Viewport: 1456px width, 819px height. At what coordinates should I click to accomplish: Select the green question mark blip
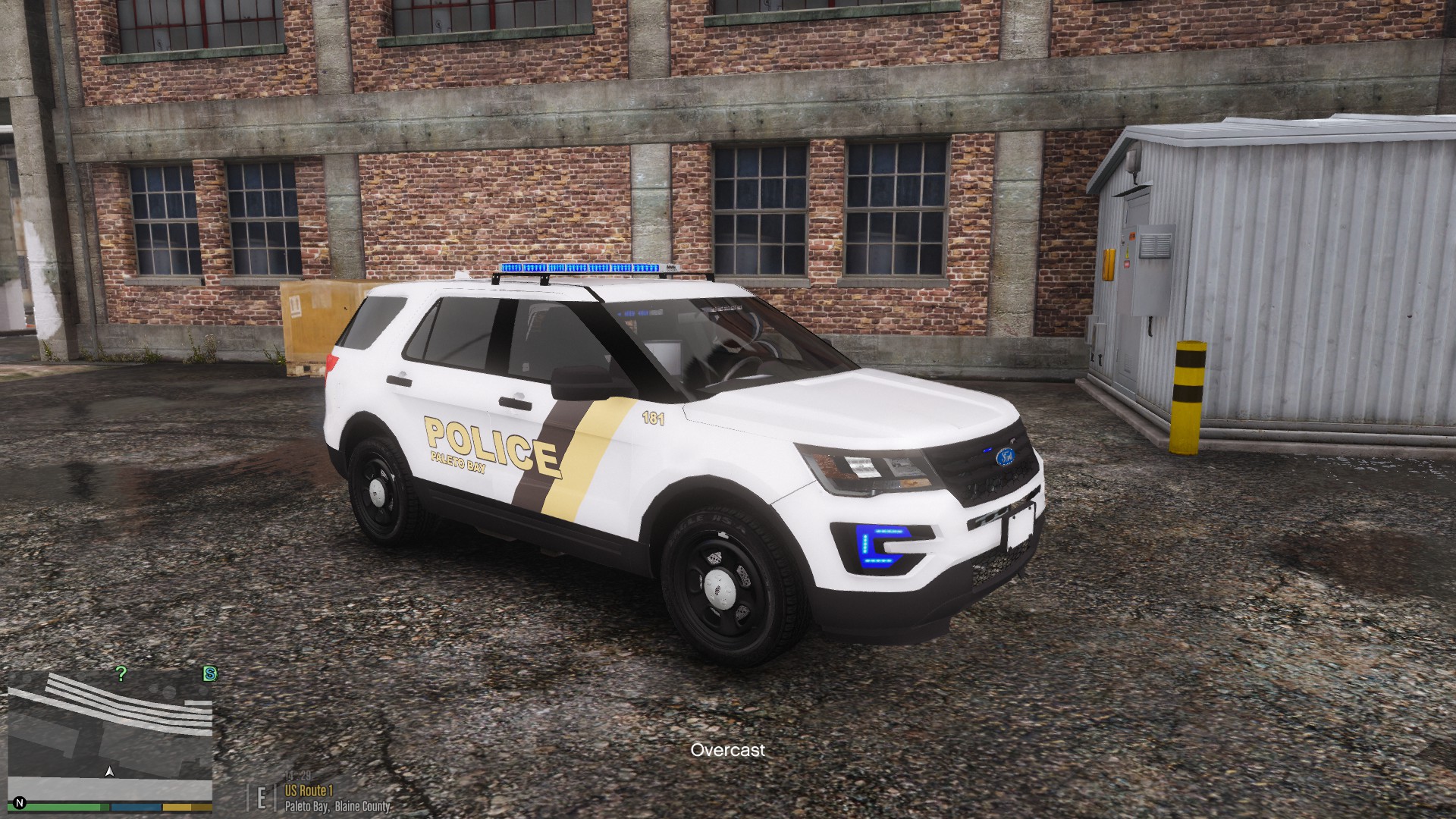121,673
